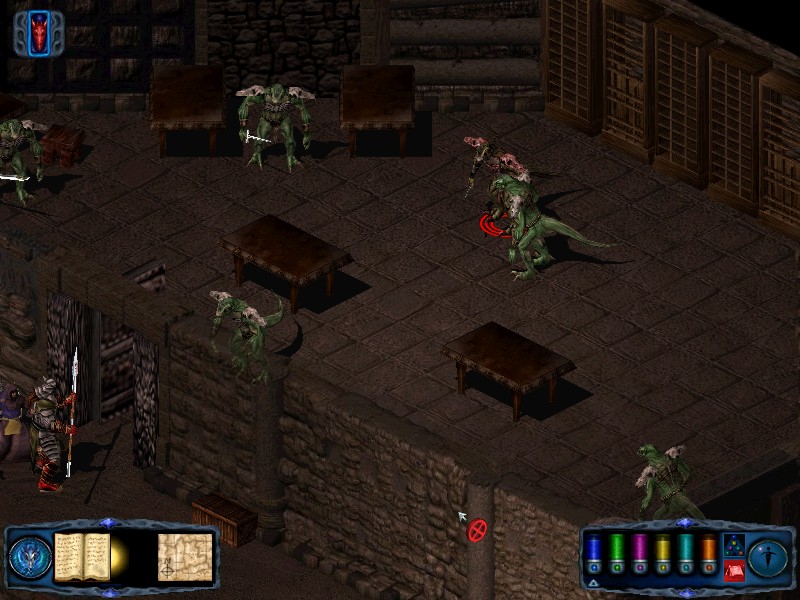
Task: Open the character figure orb
Action: click(769, 556)
